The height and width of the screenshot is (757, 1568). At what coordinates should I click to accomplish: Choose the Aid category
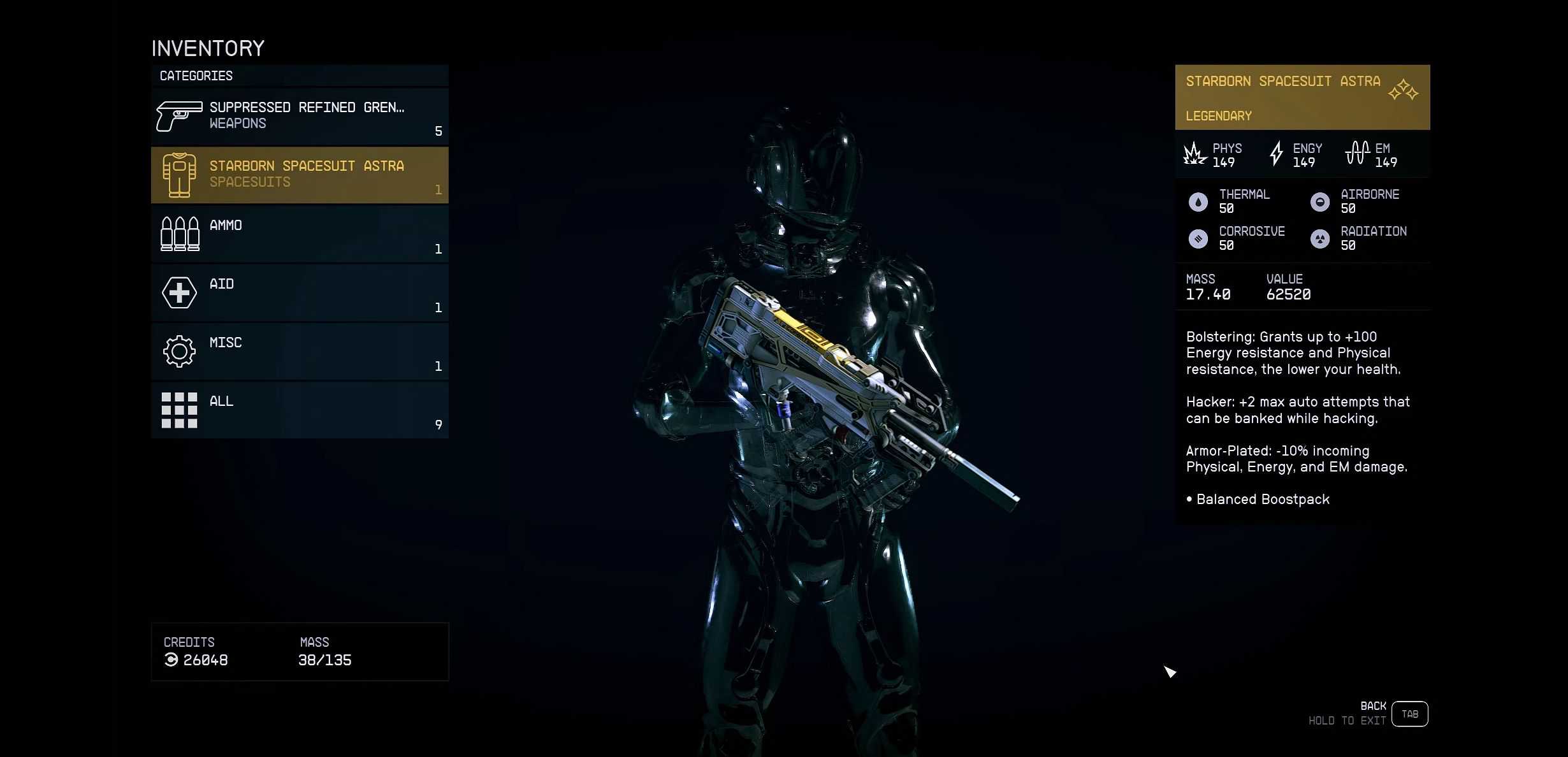pos(300,292)
